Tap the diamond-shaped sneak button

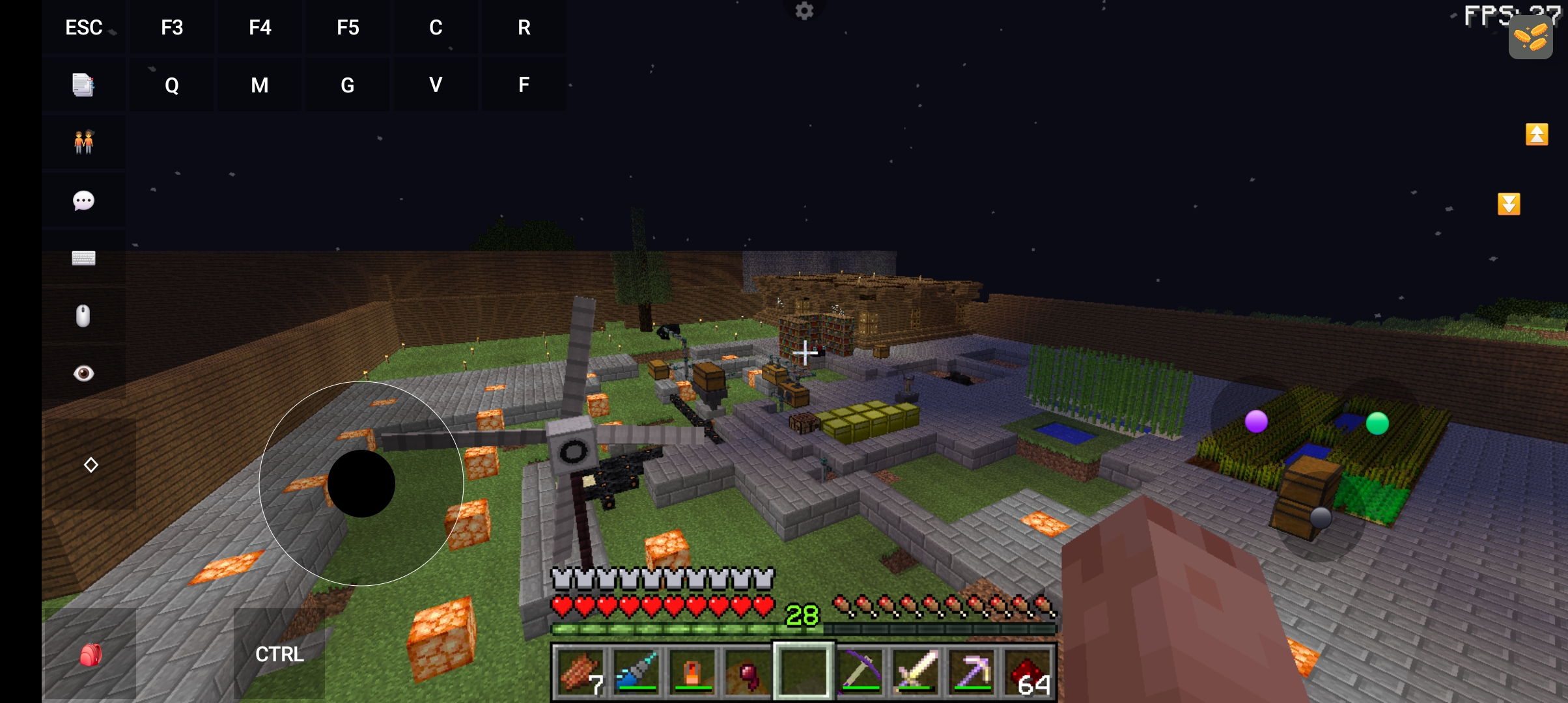click(x=91, y=465)
